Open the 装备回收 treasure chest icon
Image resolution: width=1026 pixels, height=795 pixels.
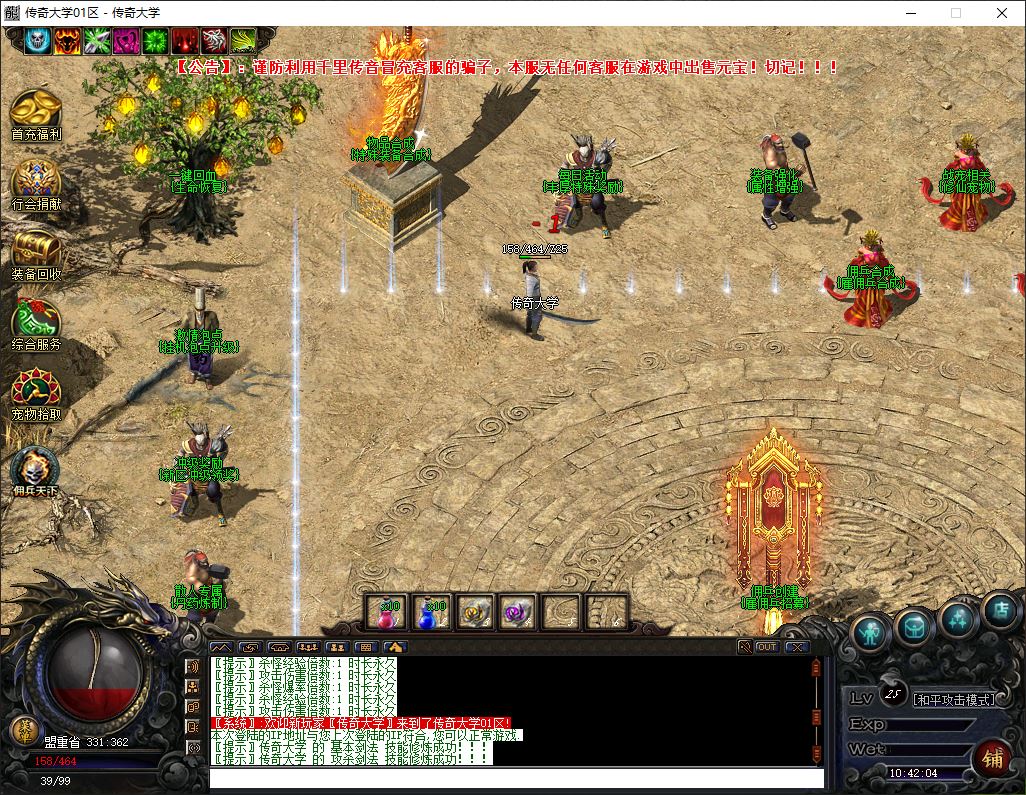click(36, 250)
